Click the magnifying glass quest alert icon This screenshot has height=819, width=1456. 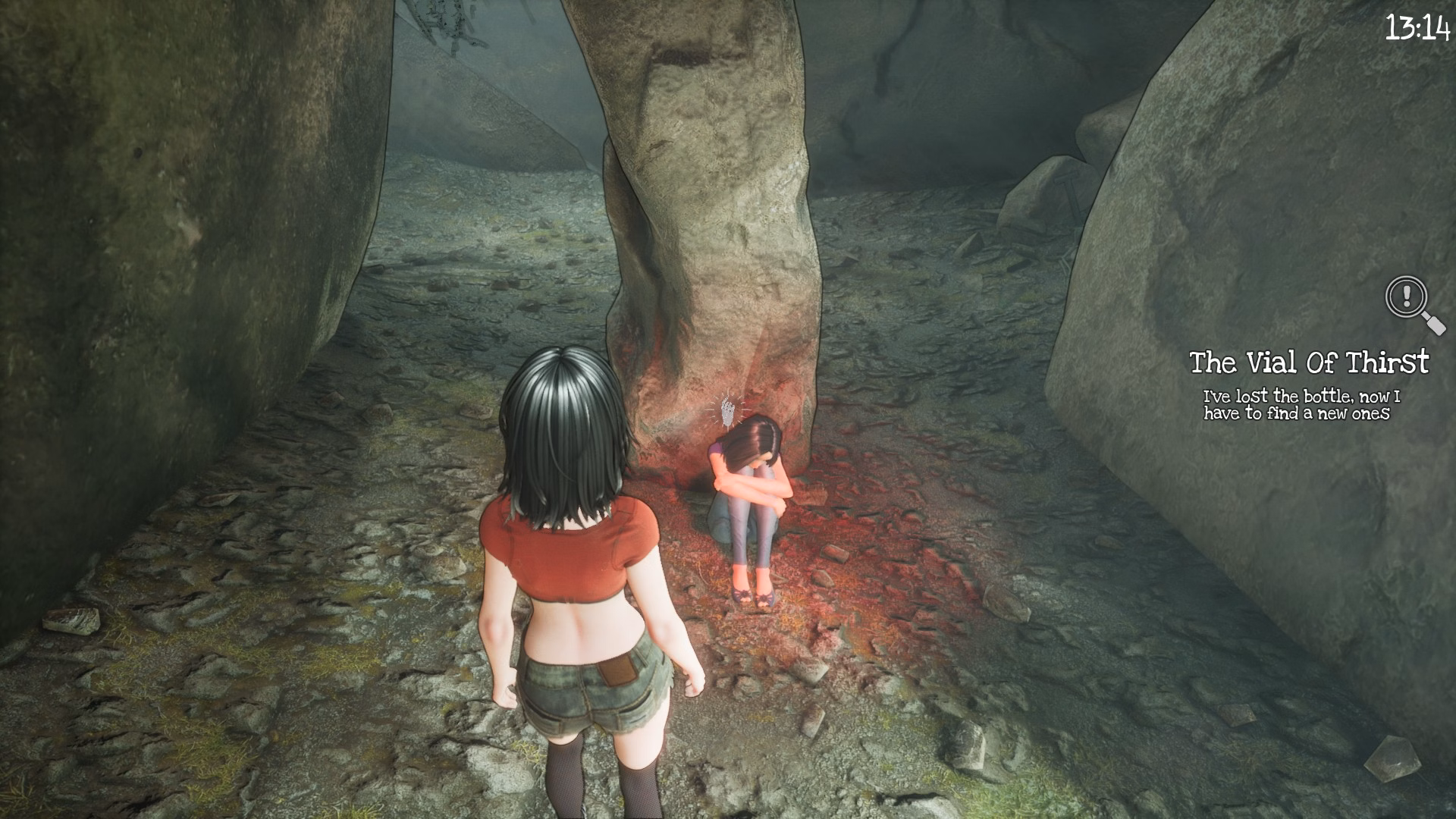1413,303
